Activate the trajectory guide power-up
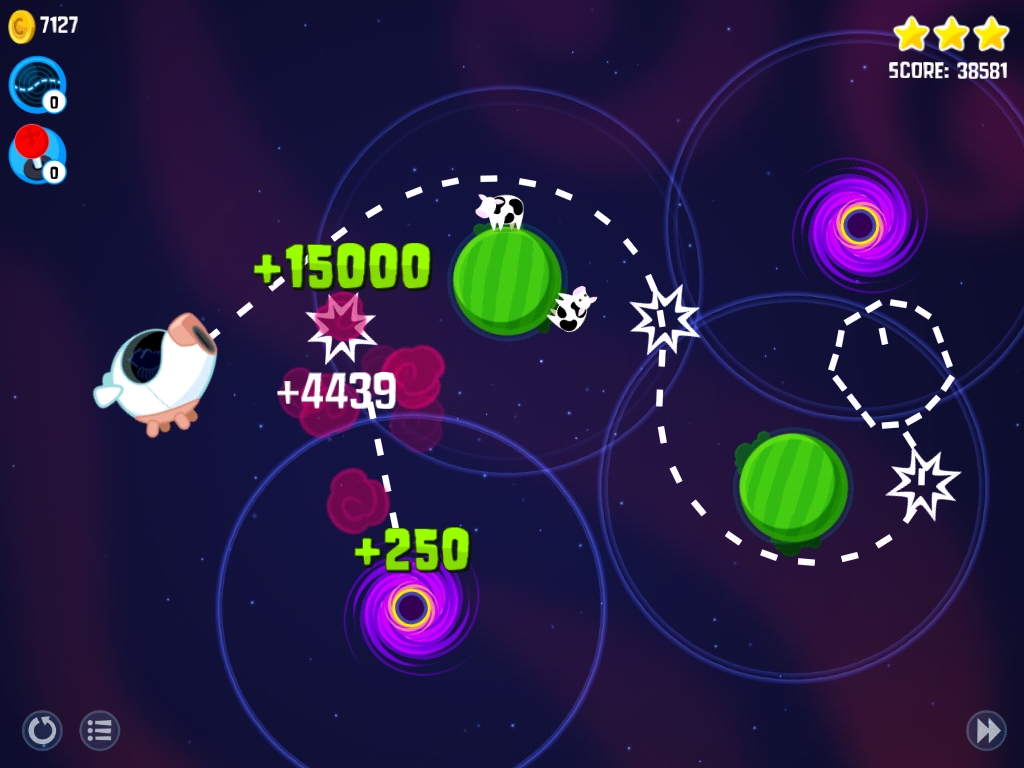 coord(37,84)
